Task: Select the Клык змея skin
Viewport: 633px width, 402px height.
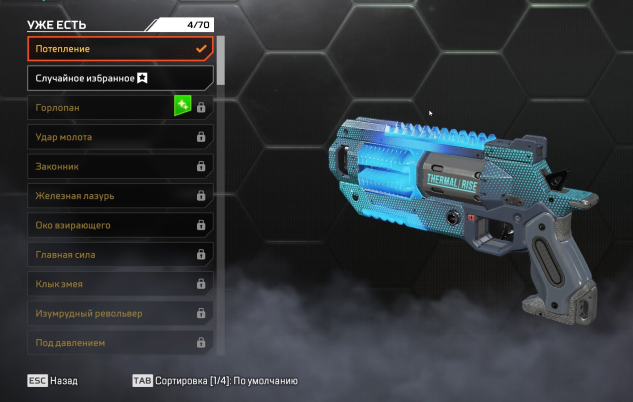Action: tap(119, 284)
